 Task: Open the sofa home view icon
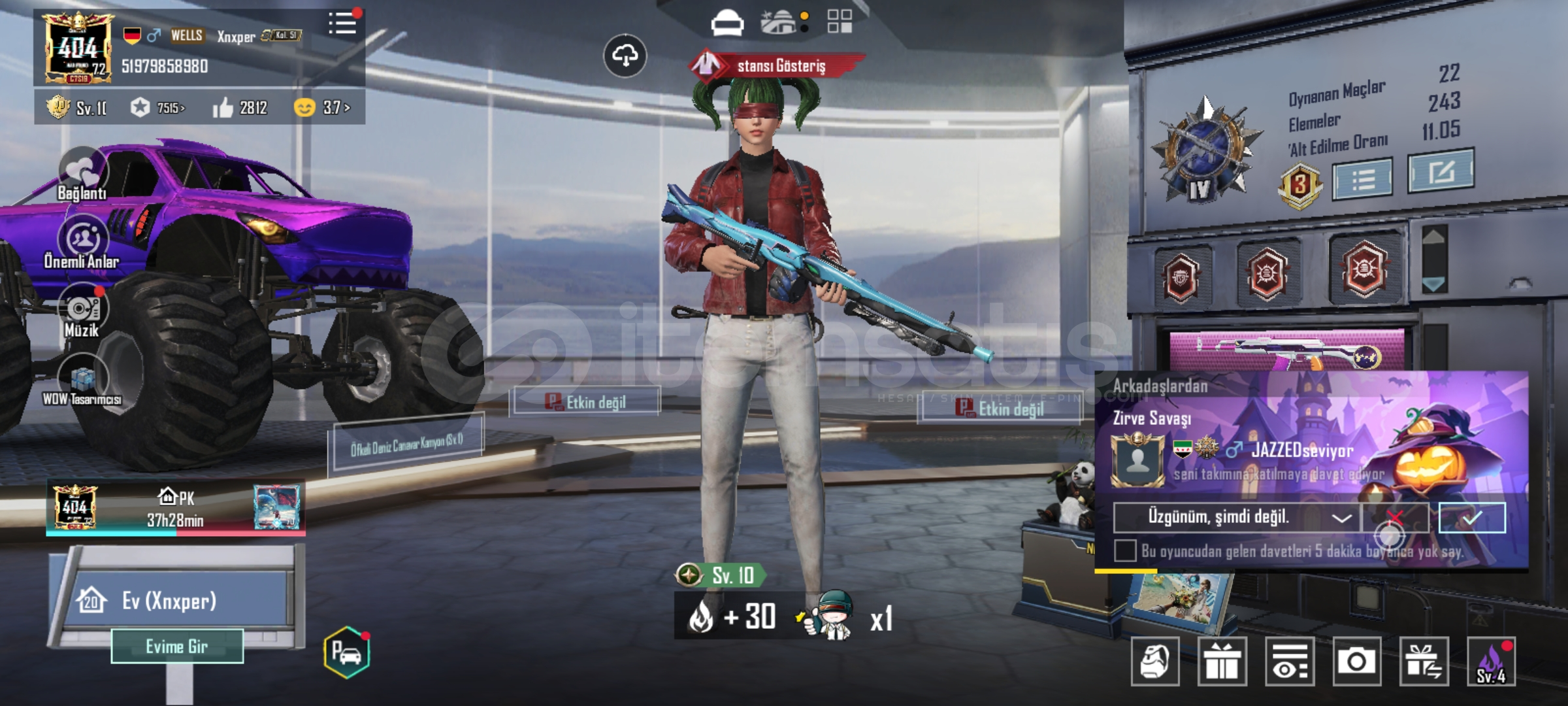pos(727,24)
